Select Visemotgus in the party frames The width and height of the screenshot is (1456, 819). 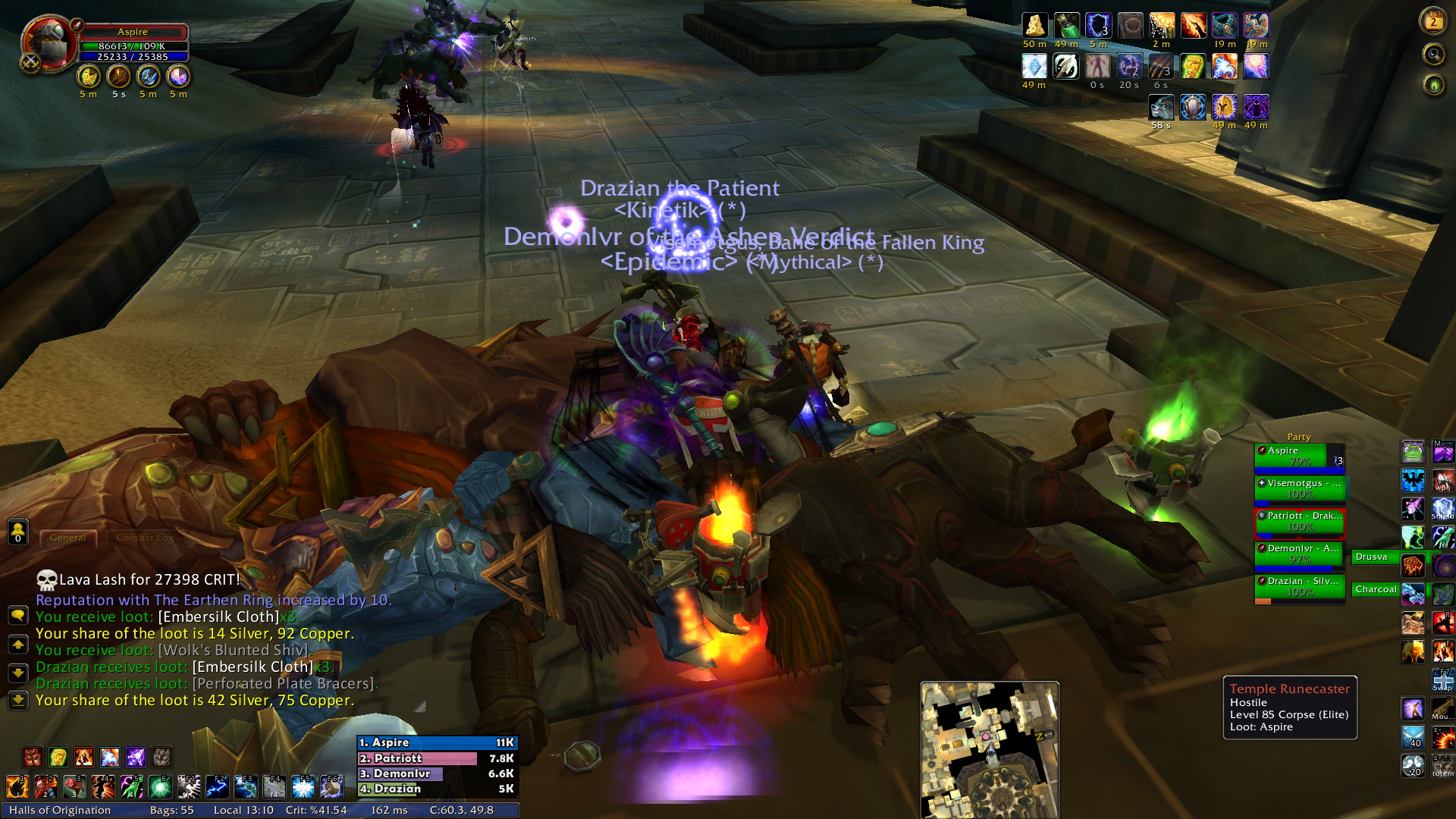1300,488
